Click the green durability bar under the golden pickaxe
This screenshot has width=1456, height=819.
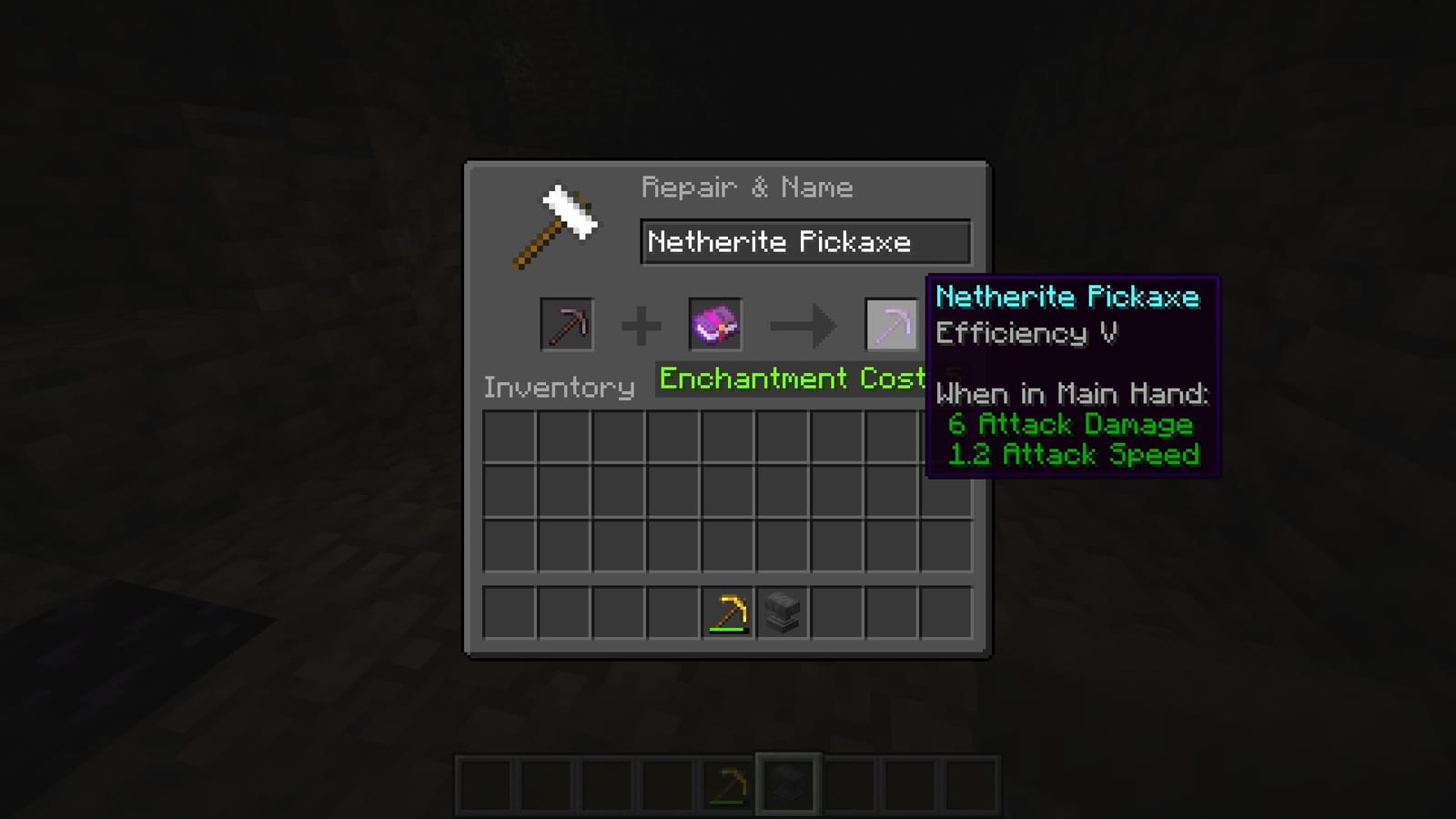(x=727, y=630)
